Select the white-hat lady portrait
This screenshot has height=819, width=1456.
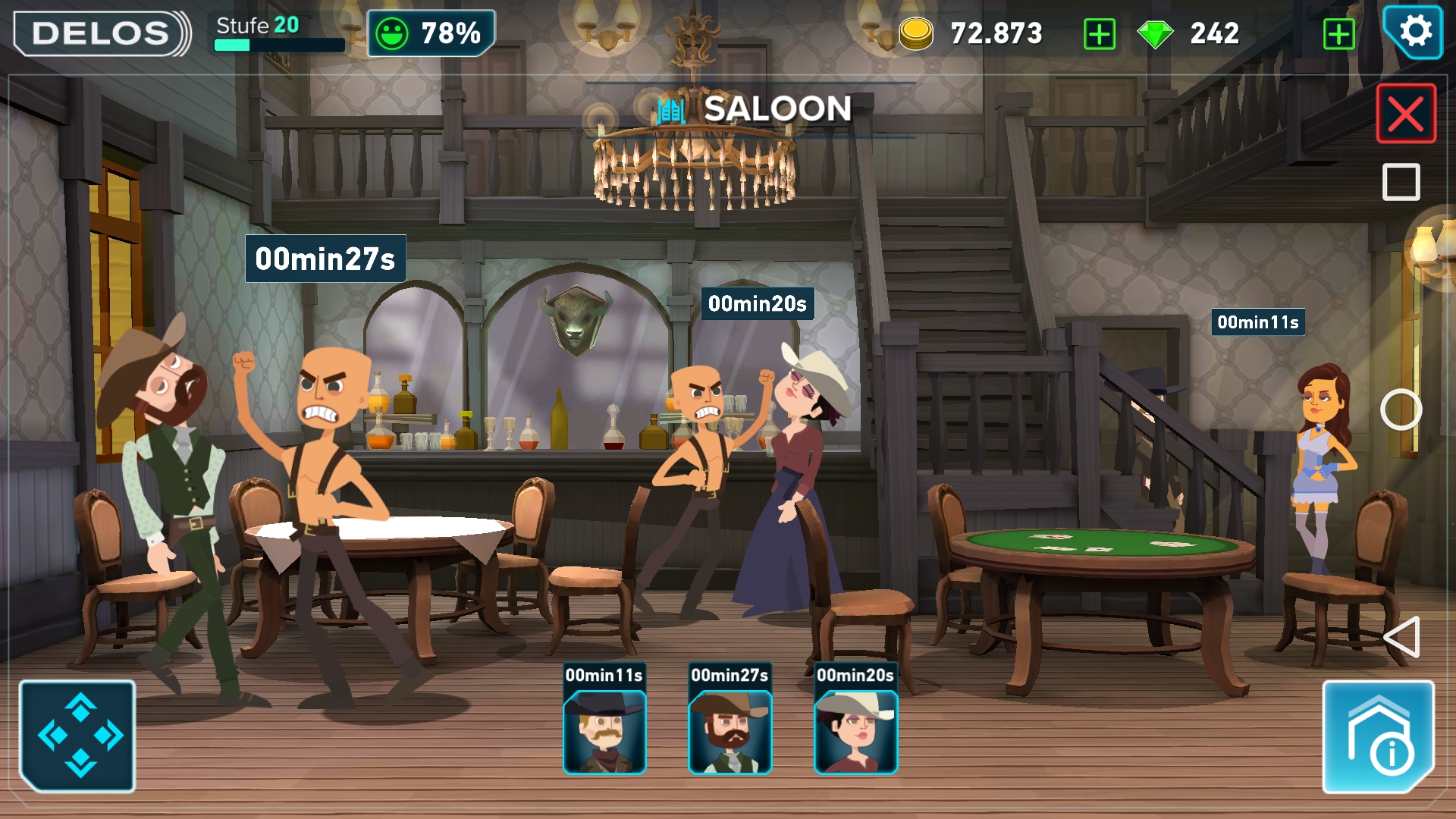pos(855,732)
